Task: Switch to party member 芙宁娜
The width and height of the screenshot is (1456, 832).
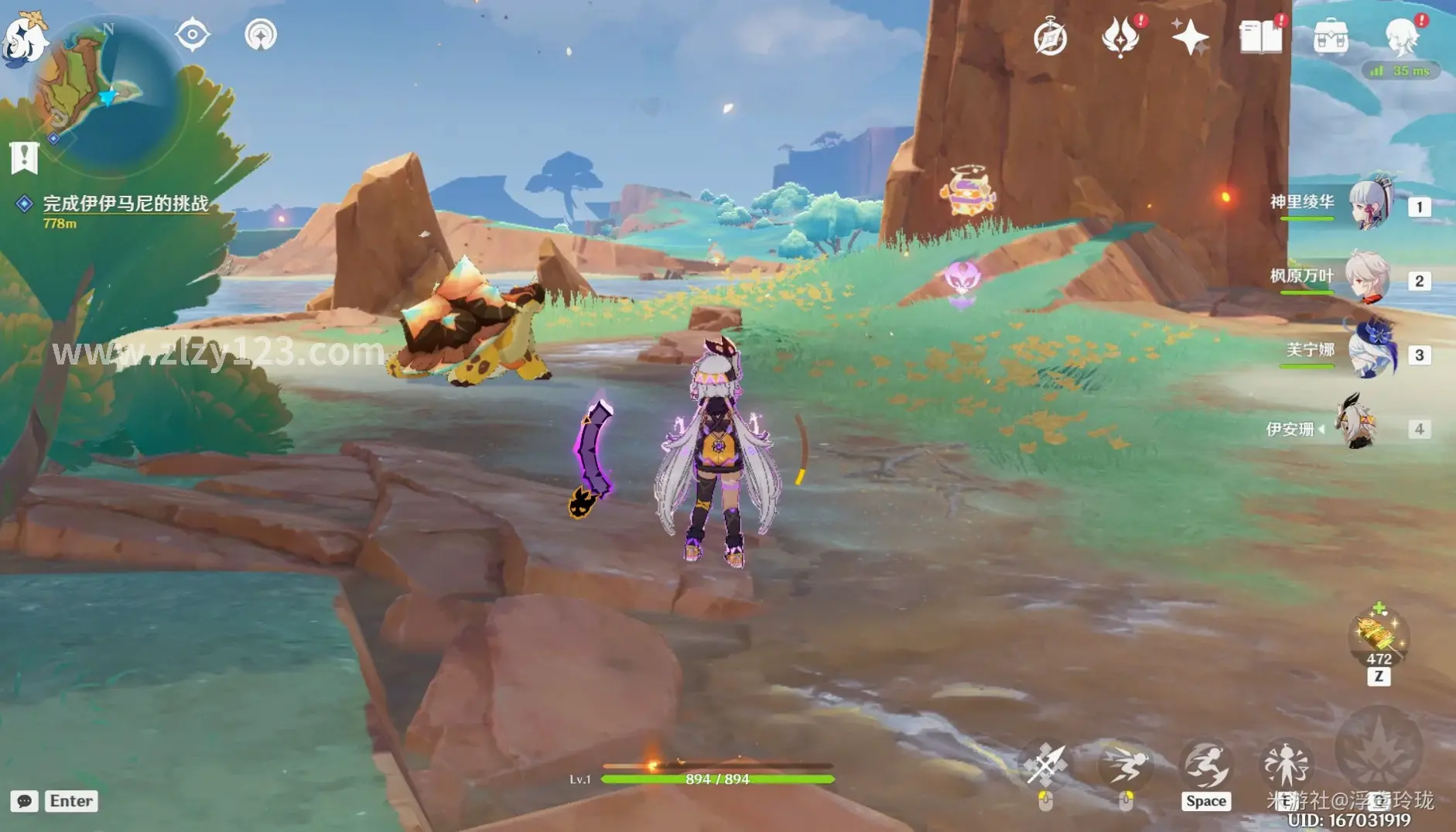Action: (x=1371, y=352)
